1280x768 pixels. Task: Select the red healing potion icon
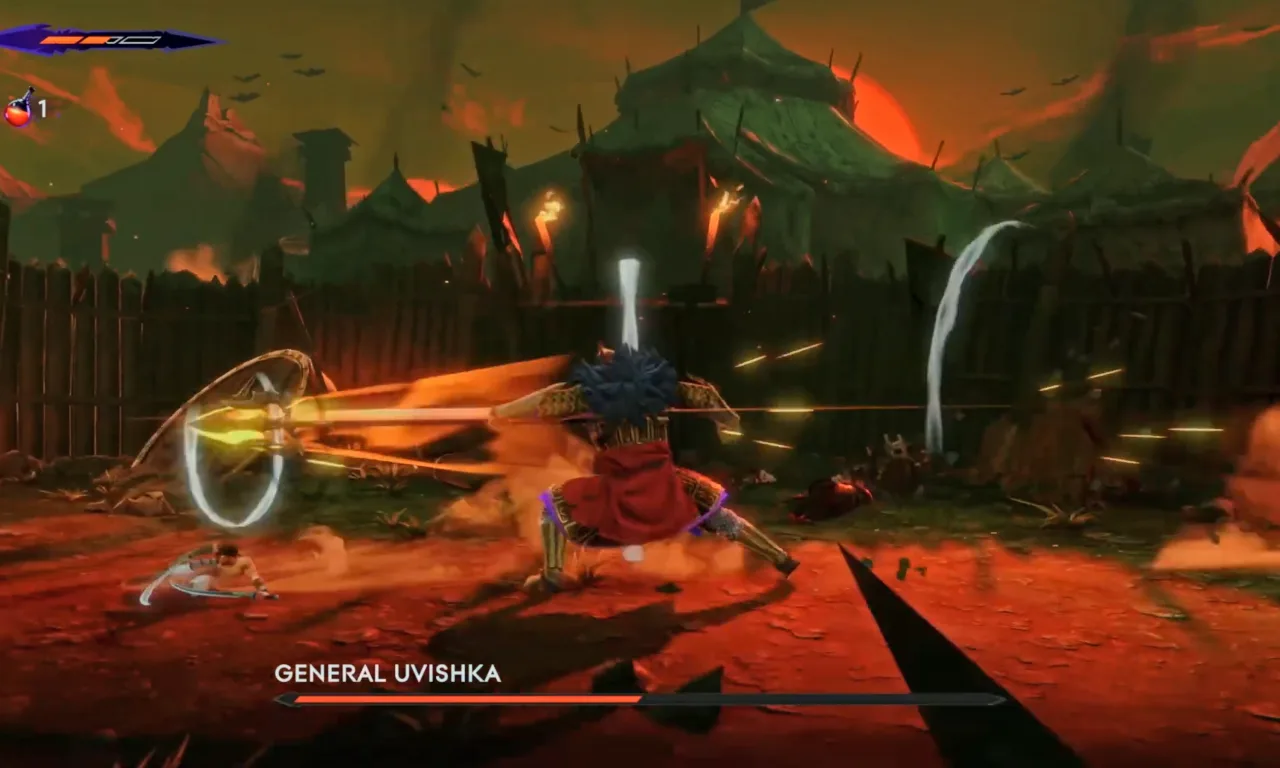19,109
